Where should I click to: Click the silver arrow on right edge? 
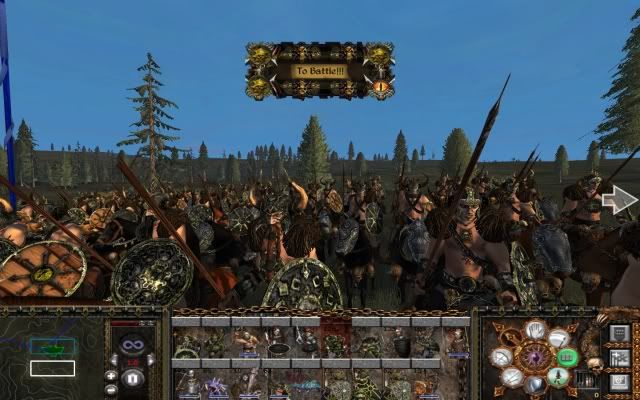[x=620, y=200]
